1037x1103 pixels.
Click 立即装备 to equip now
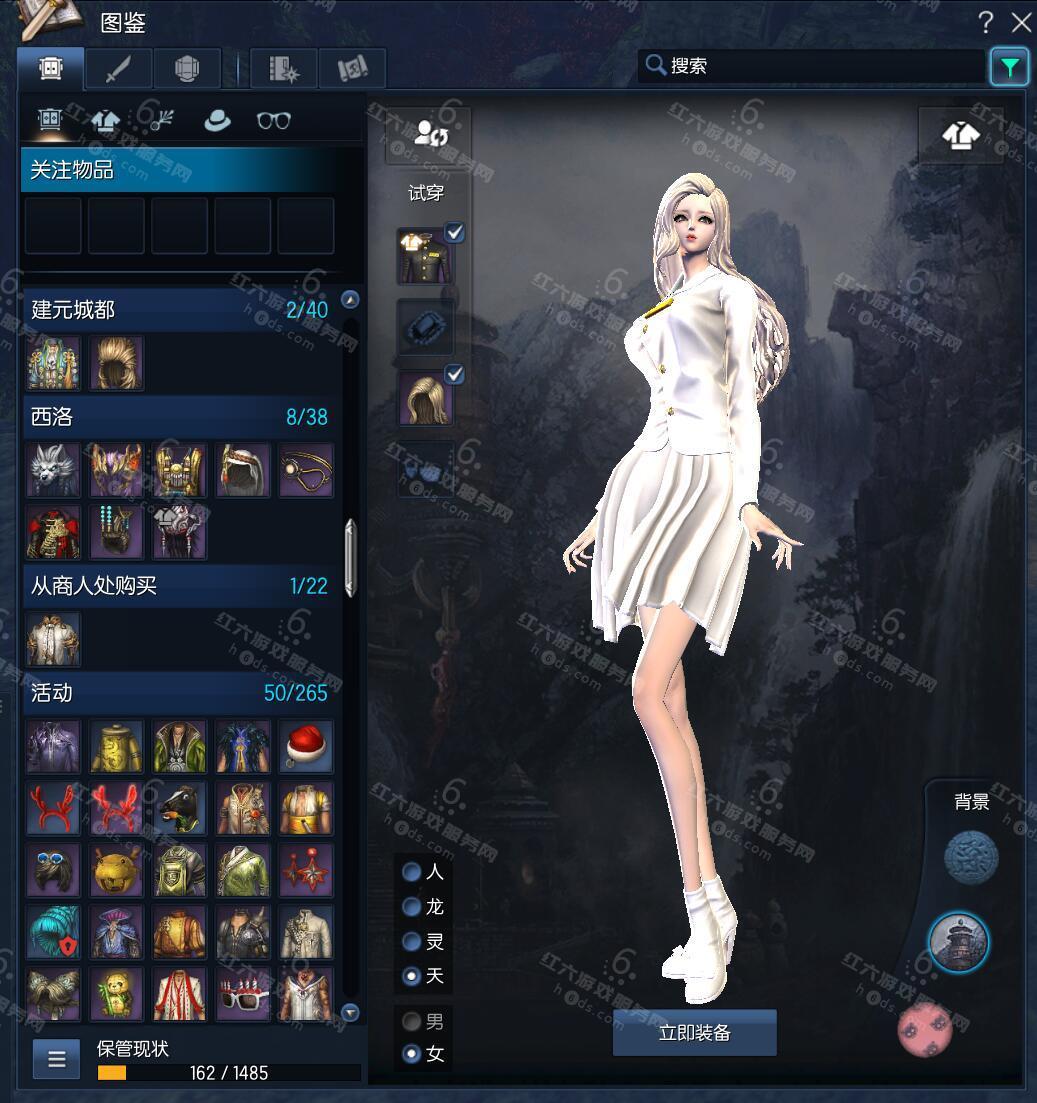point(694,1033)
